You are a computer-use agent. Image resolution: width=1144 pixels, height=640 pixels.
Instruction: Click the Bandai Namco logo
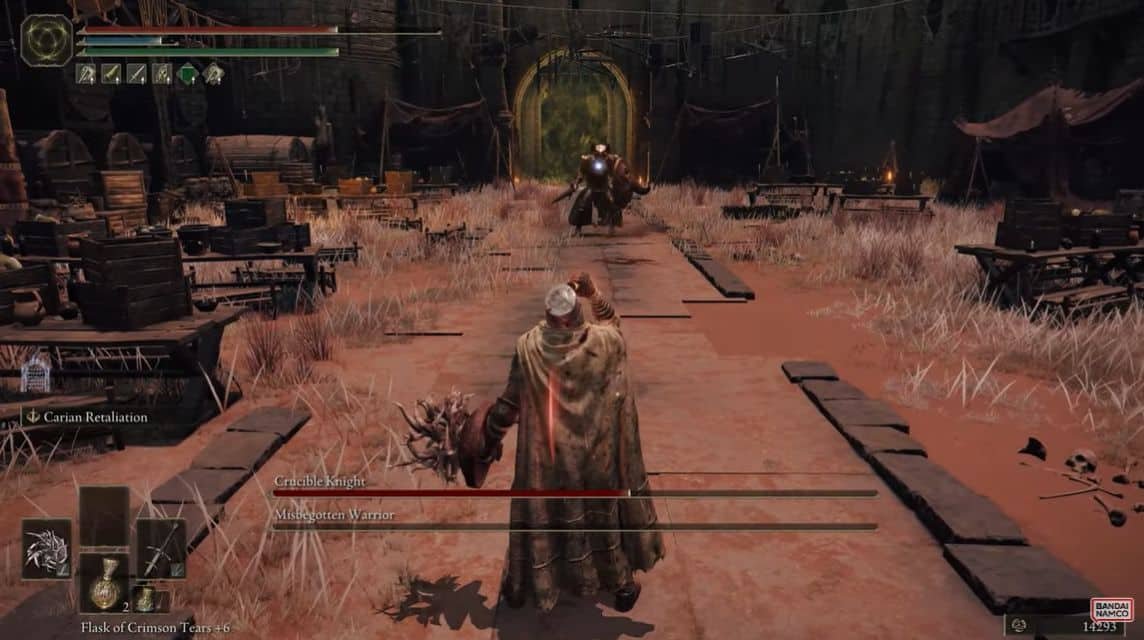[x=1110, y=610]
